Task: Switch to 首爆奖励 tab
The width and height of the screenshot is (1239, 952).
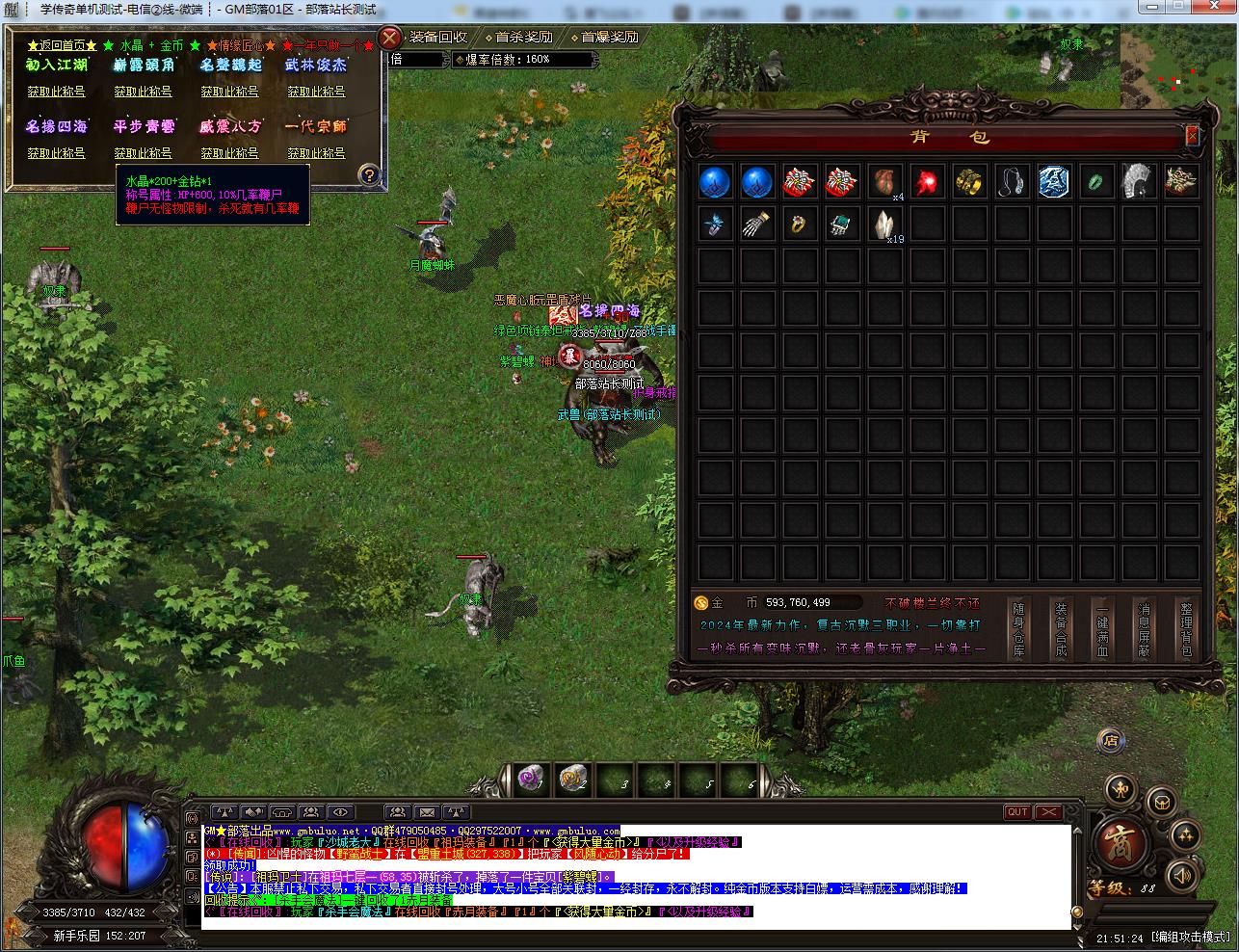Action: tap(609, 37)
